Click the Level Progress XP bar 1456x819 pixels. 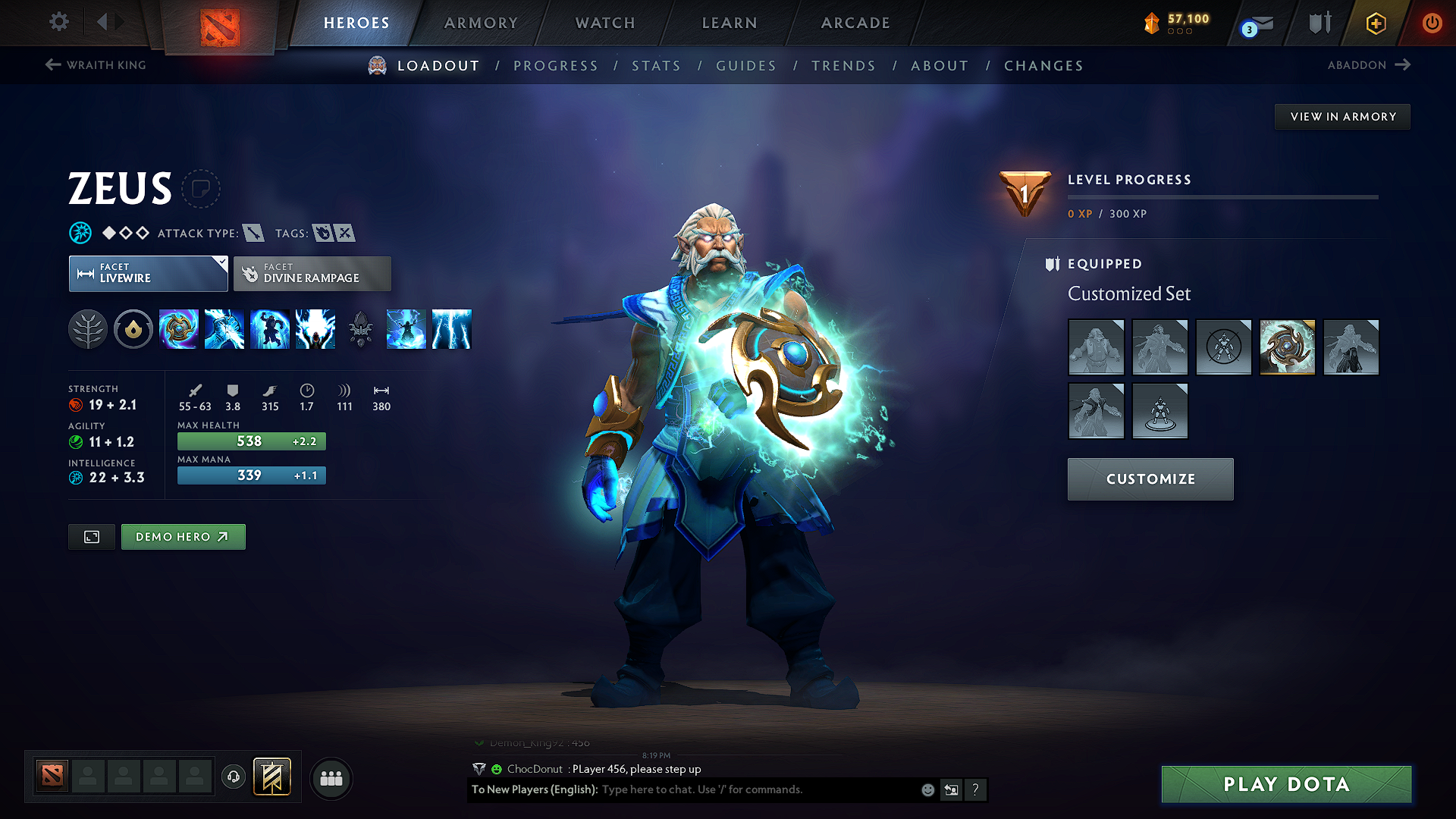click(x=1222, y=196)
